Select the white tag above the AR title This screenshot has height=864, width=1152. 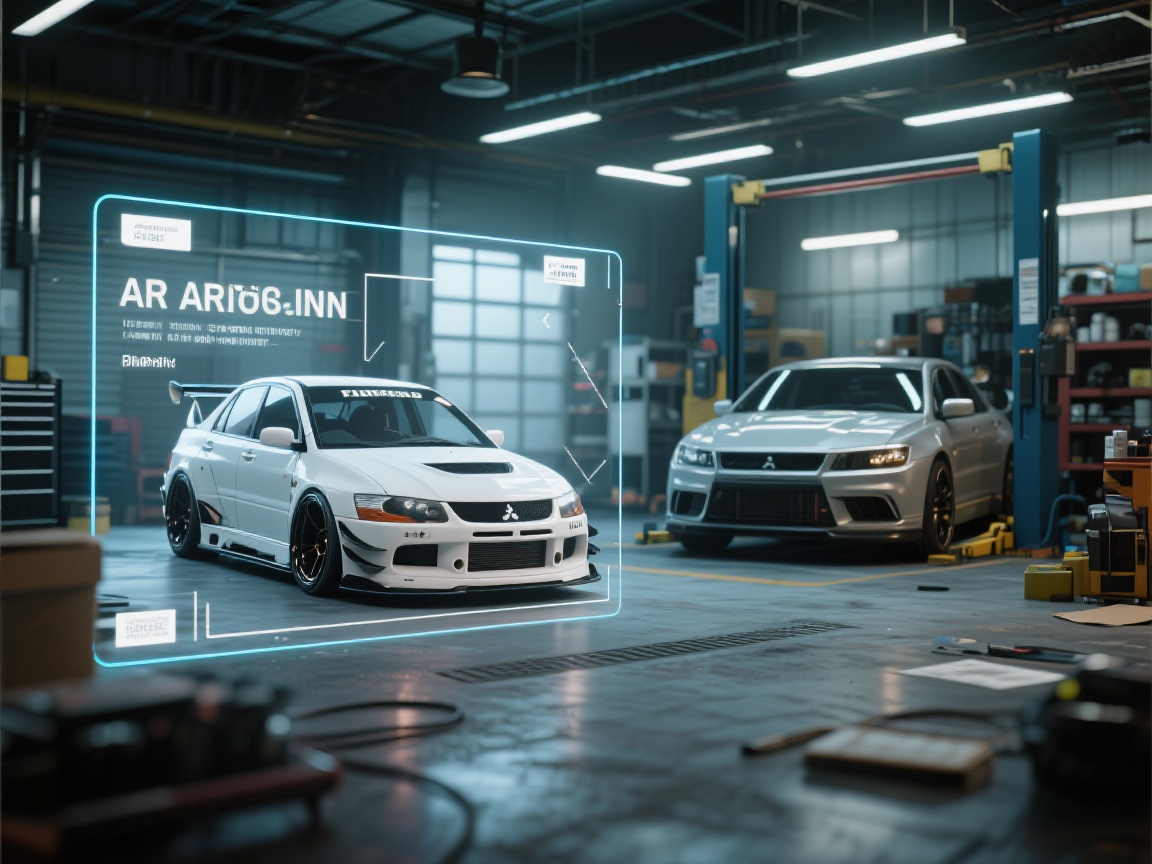pyautogui.click(x=155, y=232)
